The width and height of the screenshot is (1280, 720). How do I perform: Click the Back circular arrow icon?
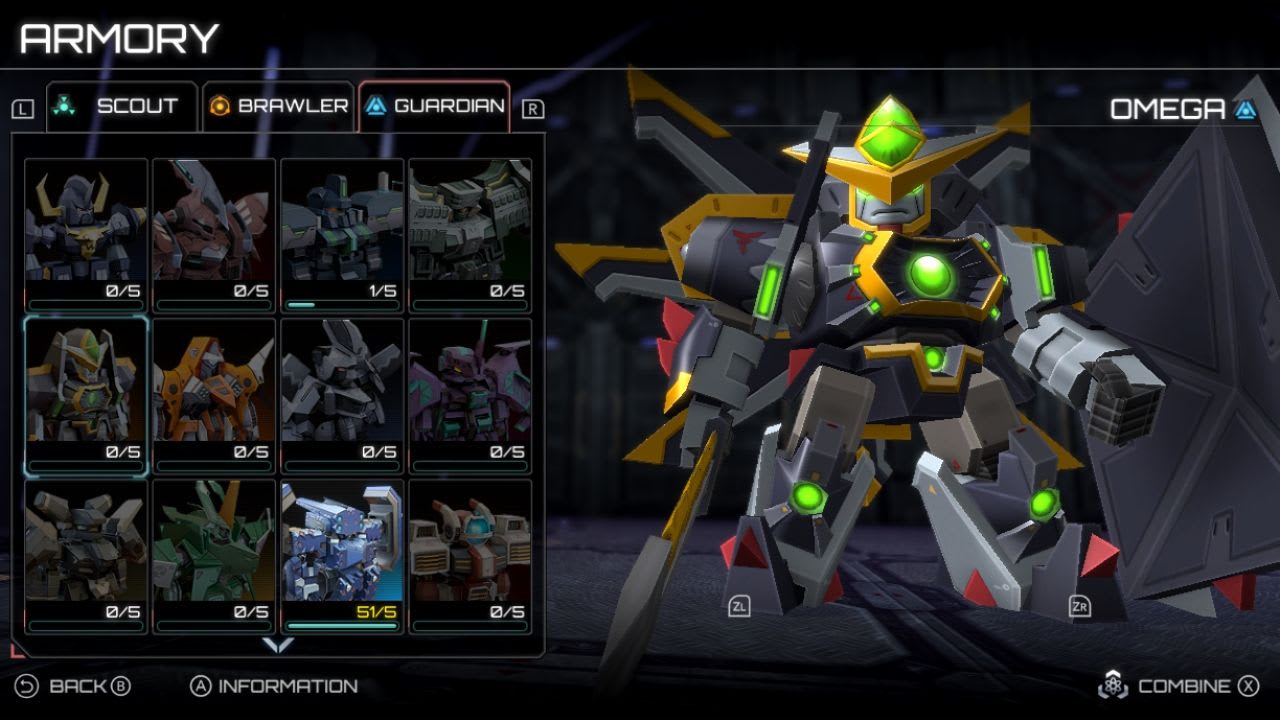click(x=28, y=687)
